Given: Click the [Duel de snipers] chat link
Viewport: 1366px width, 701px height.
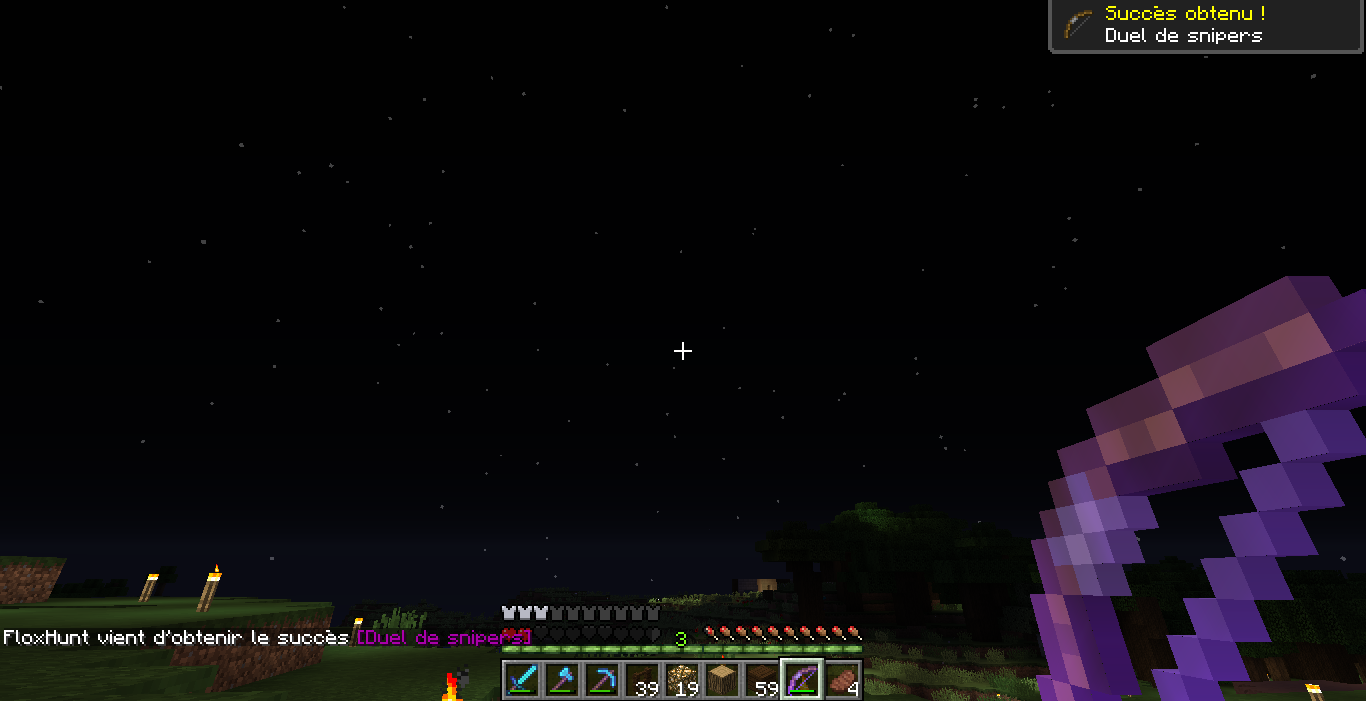Looking at the screenshot, I should point(442,637).
